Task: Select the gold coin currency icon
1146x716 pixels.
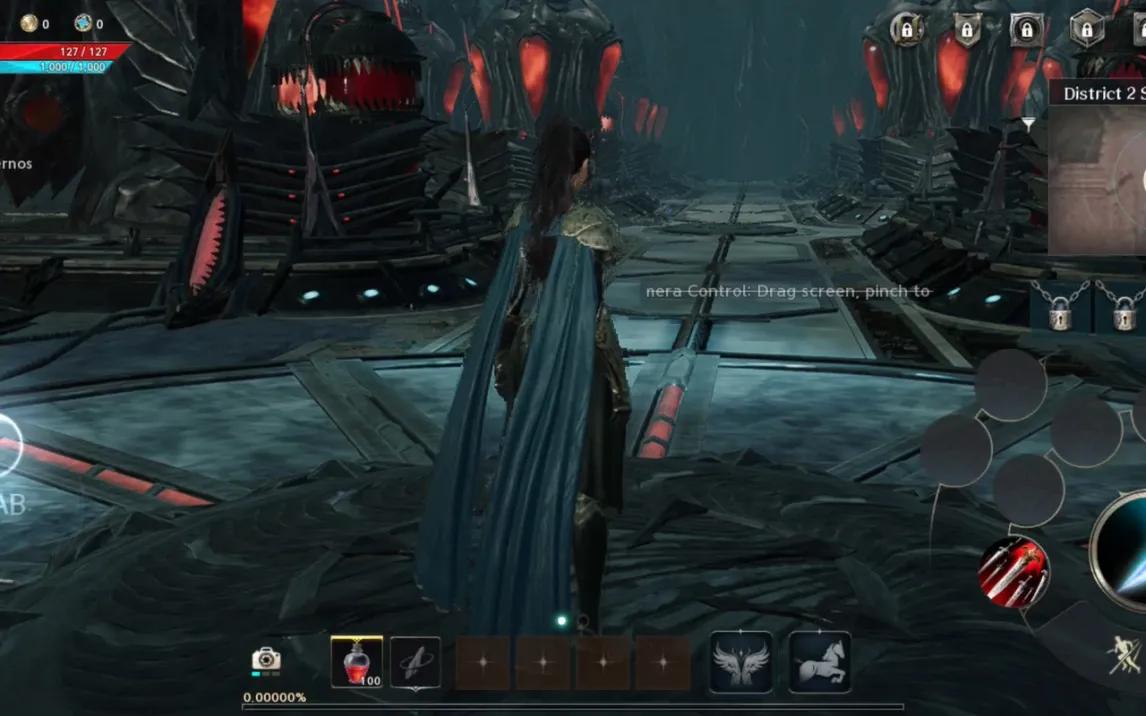Action: point(29,23)
